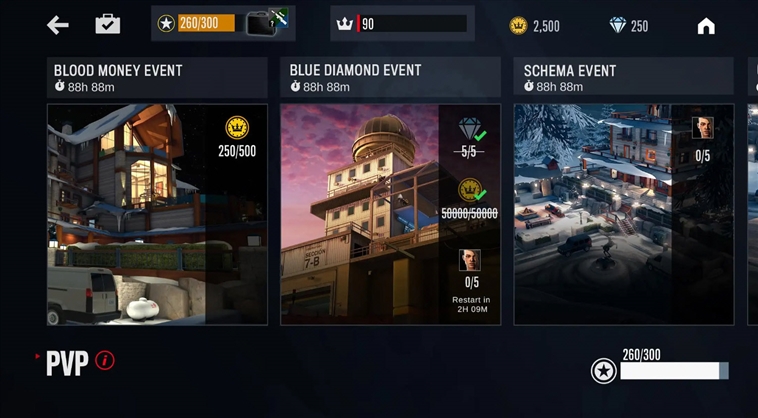This screenshot has height=418, width=758.
Task: Tap the gold coins balance
Action: (534, 26)
